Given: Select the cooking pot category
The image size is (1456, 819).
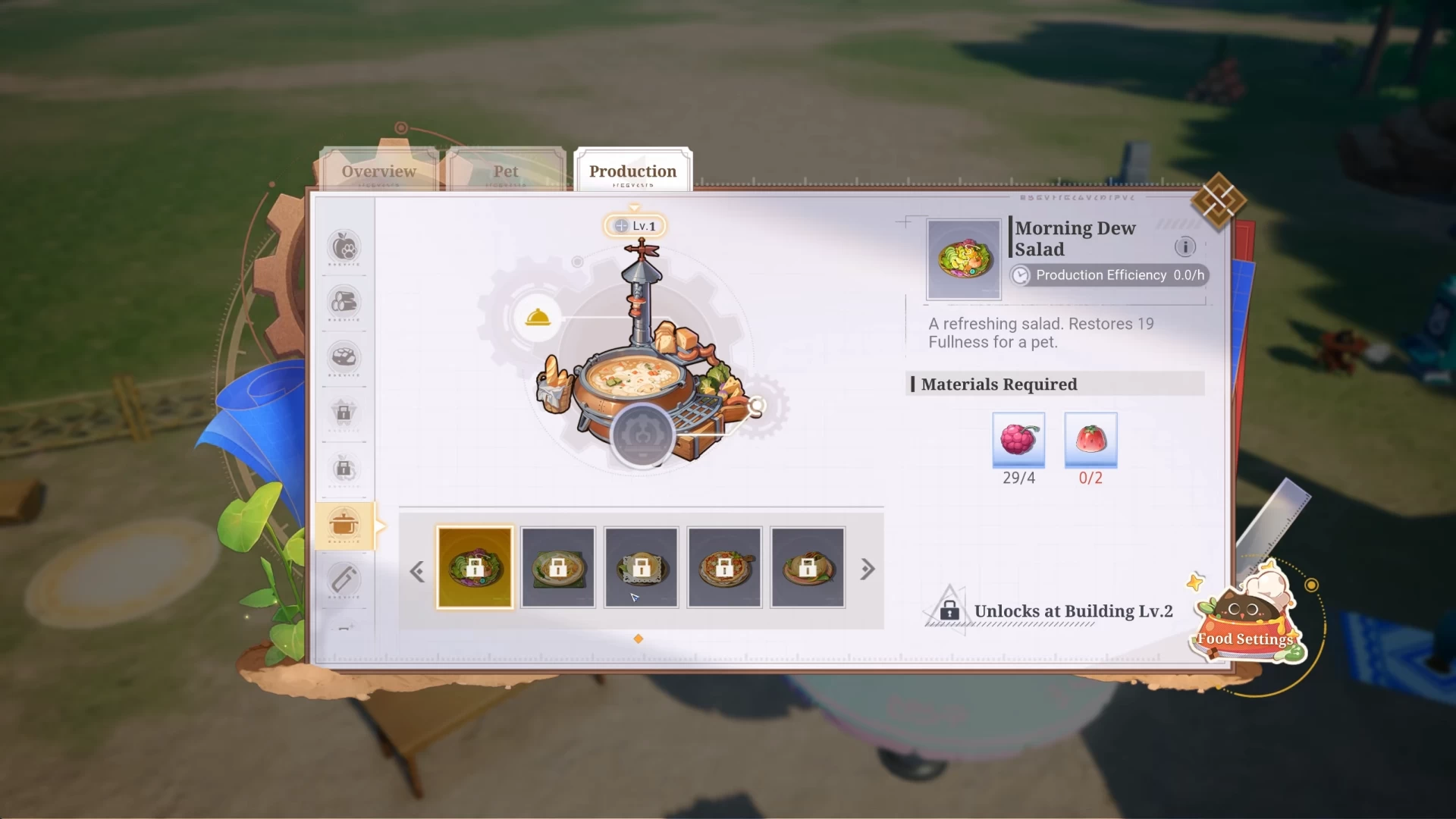Looking at the screenshot, I should point(344,525).
